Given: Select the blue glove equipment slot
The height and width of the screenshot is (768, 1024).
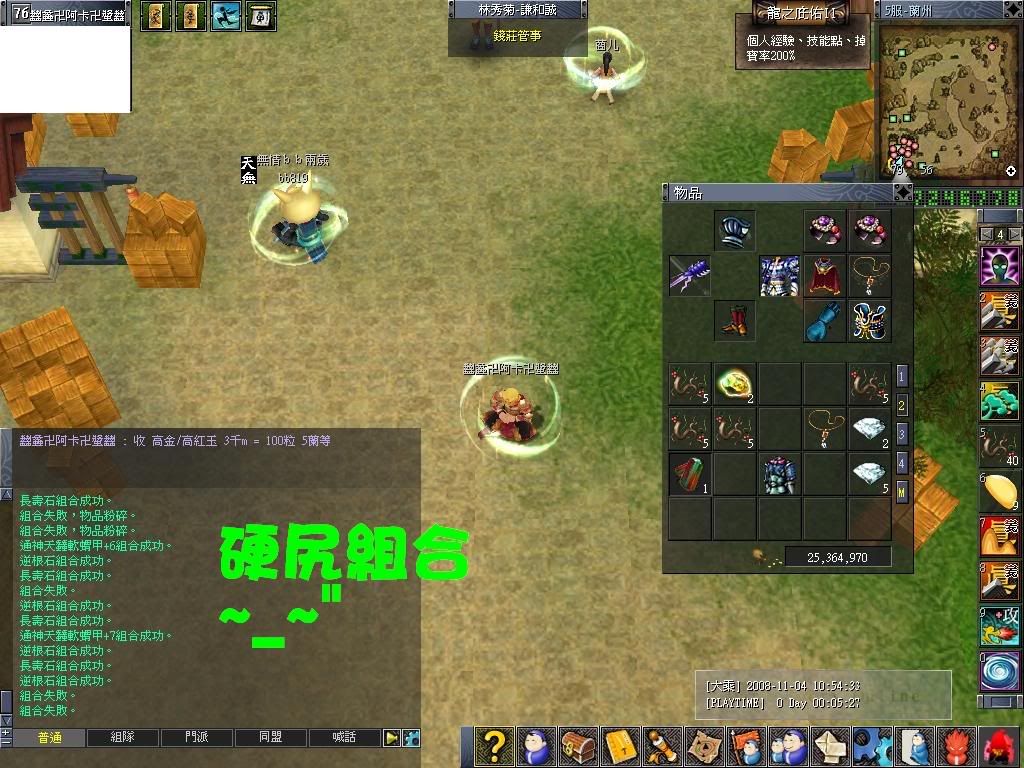Looking at the screenshot, I should point(825,321).
